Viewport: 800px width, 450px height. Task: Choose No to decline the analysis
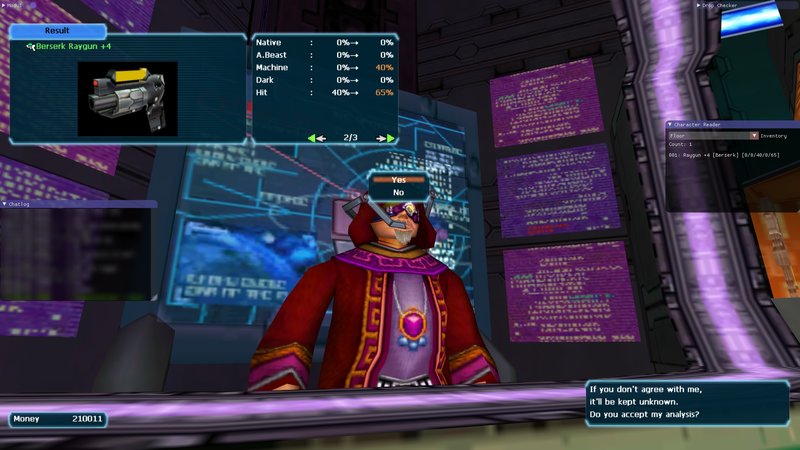(x=398, y=192)
